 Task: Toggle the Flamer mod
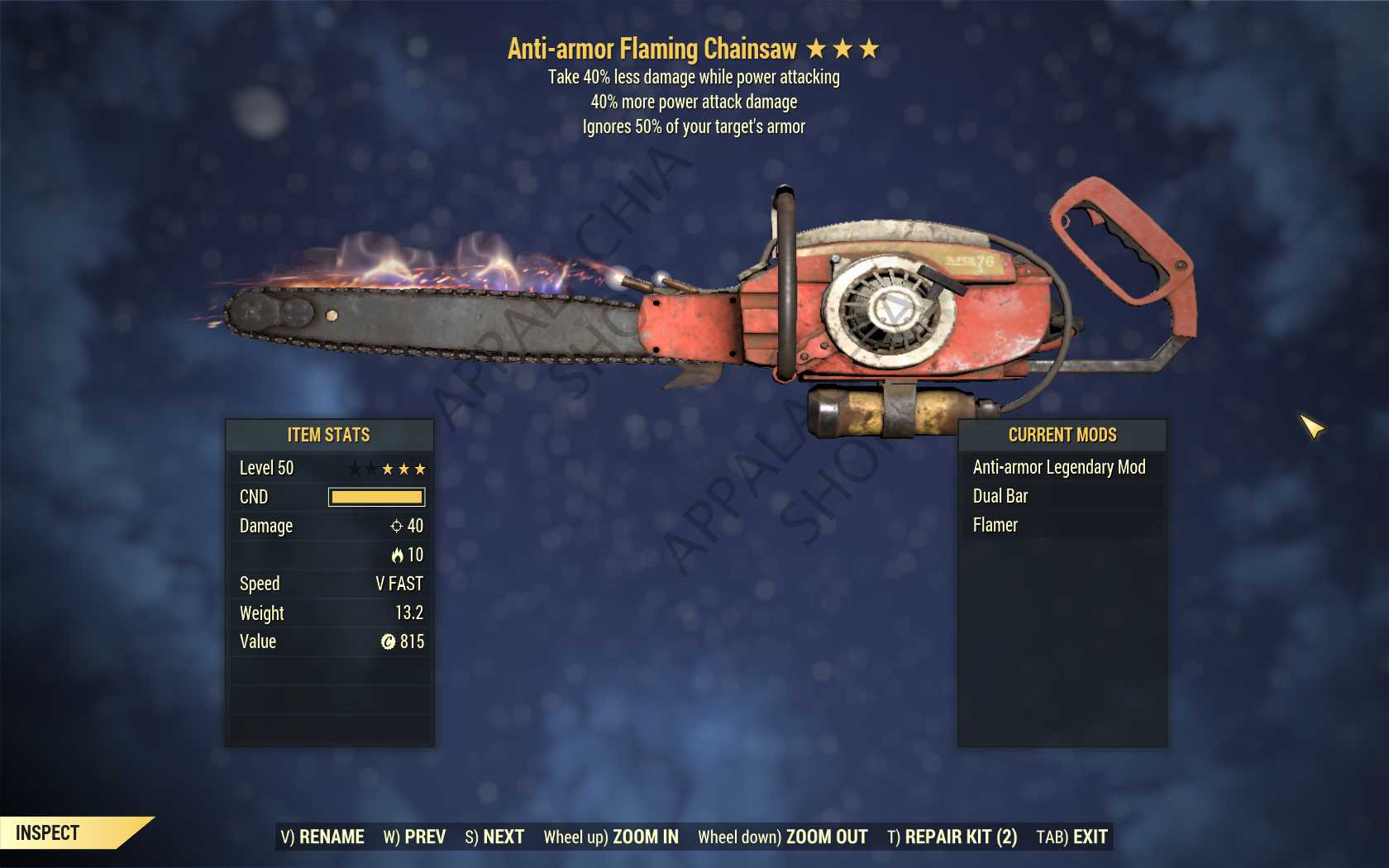995,525
